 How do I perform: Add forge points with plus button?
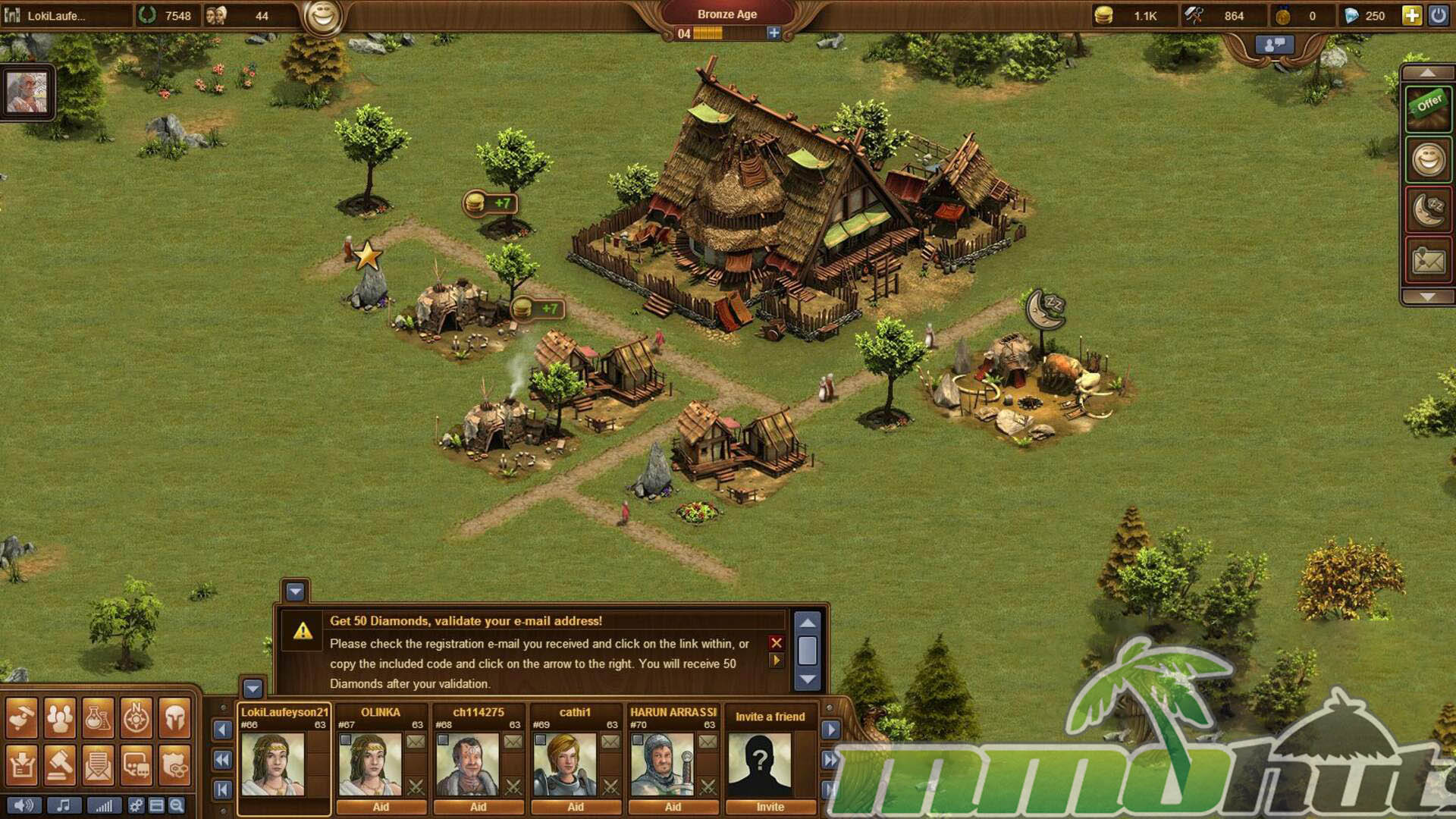point(773,33)
